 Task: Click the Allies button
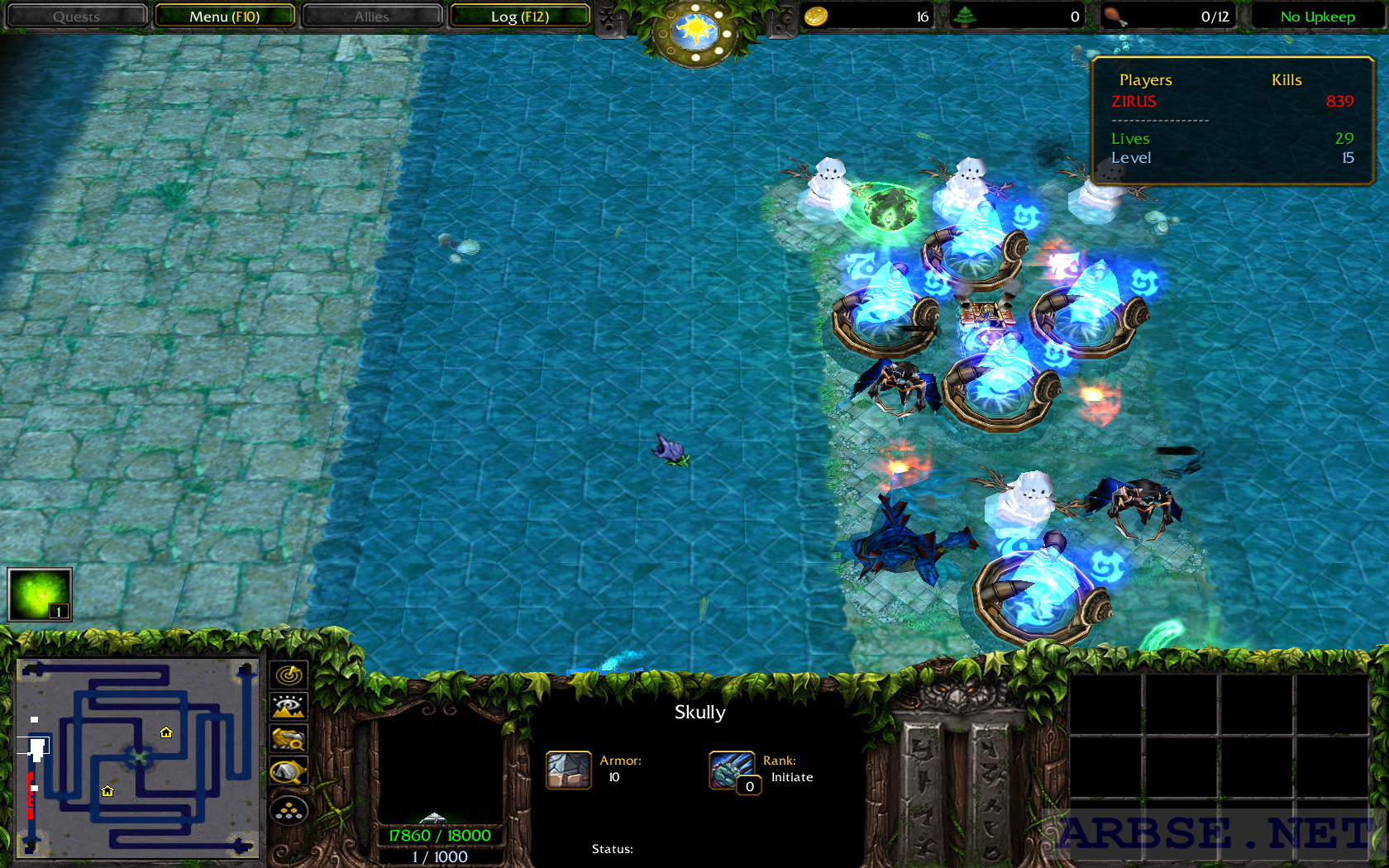click(x=372, y=15)
